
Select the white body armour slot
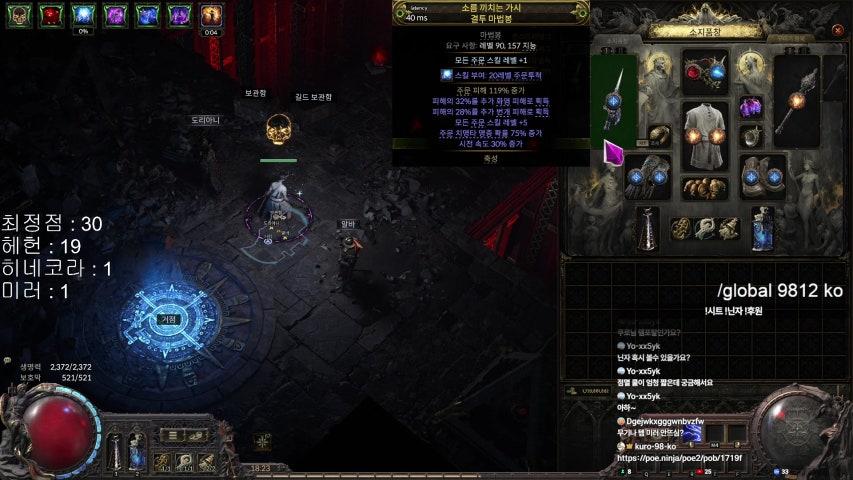tap(706, 135)
